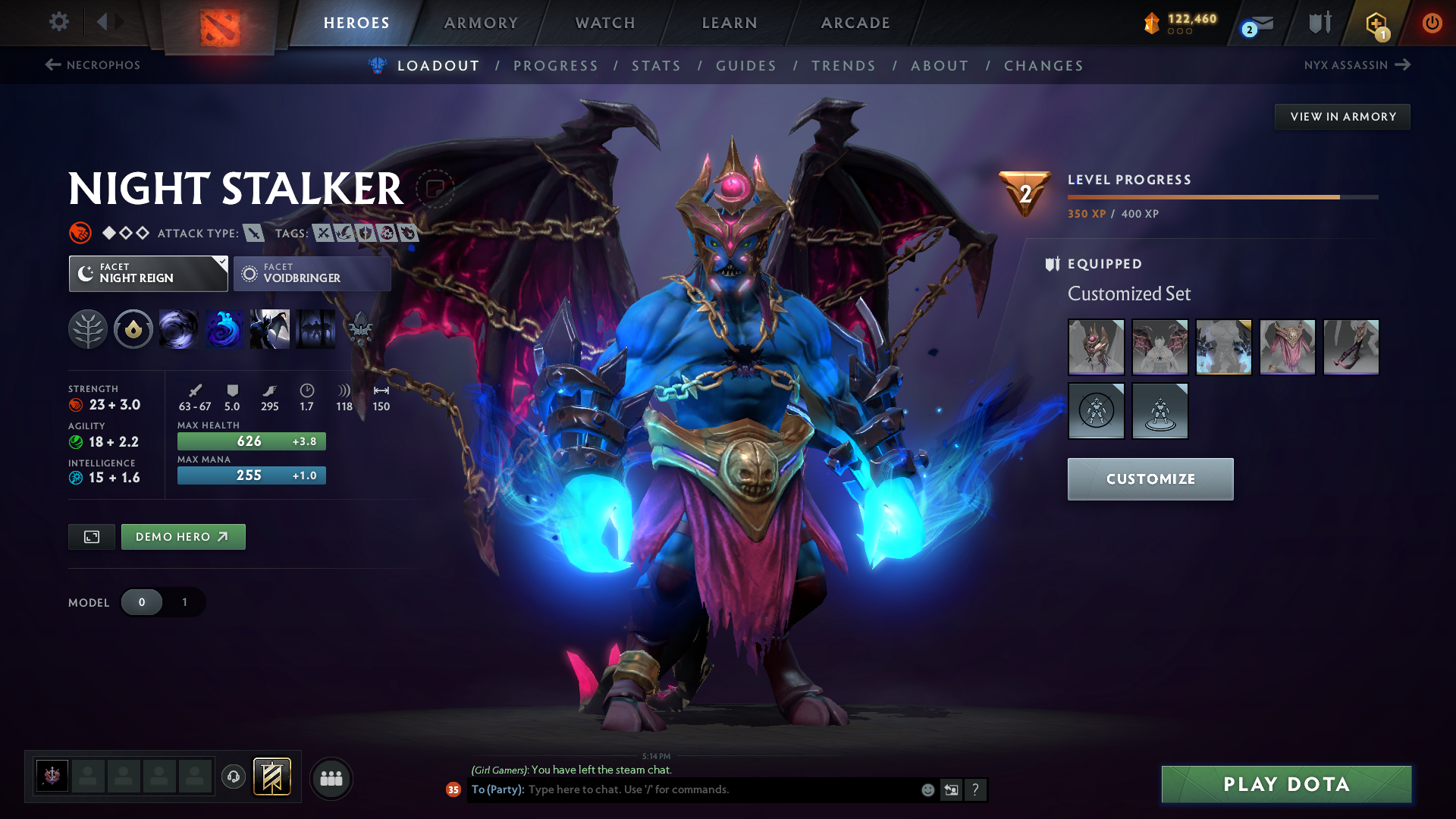The image size is (1456, 819).
Task: Select the Crippling Fear ability icon
Action: (224, 329)
